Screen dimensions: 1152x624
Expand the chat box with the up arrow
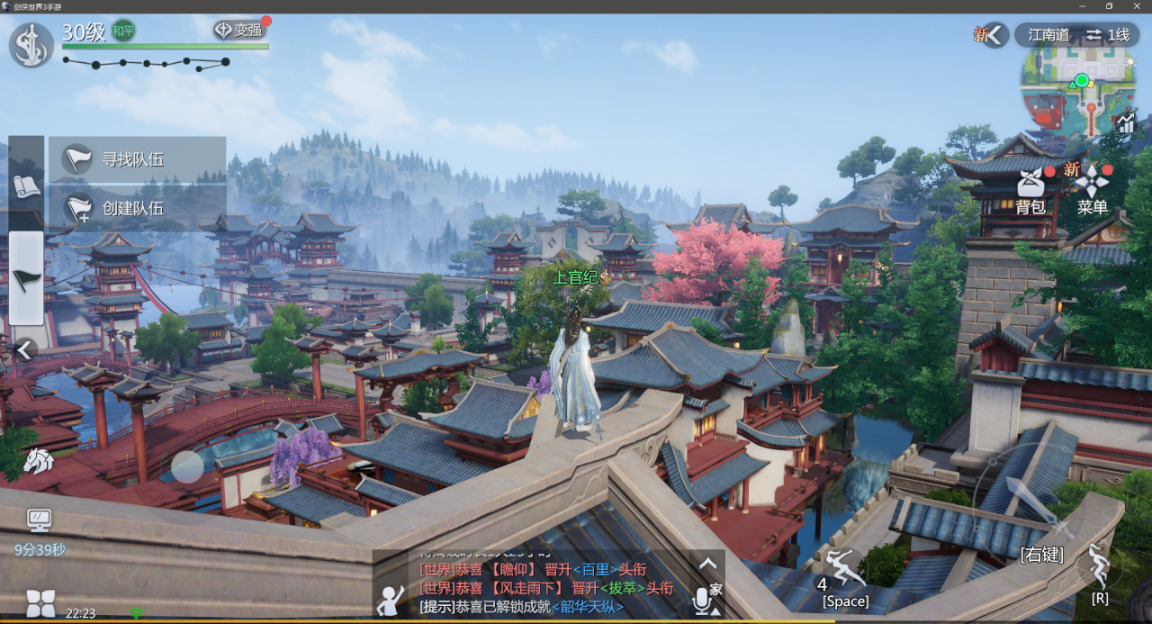[708, 564]
